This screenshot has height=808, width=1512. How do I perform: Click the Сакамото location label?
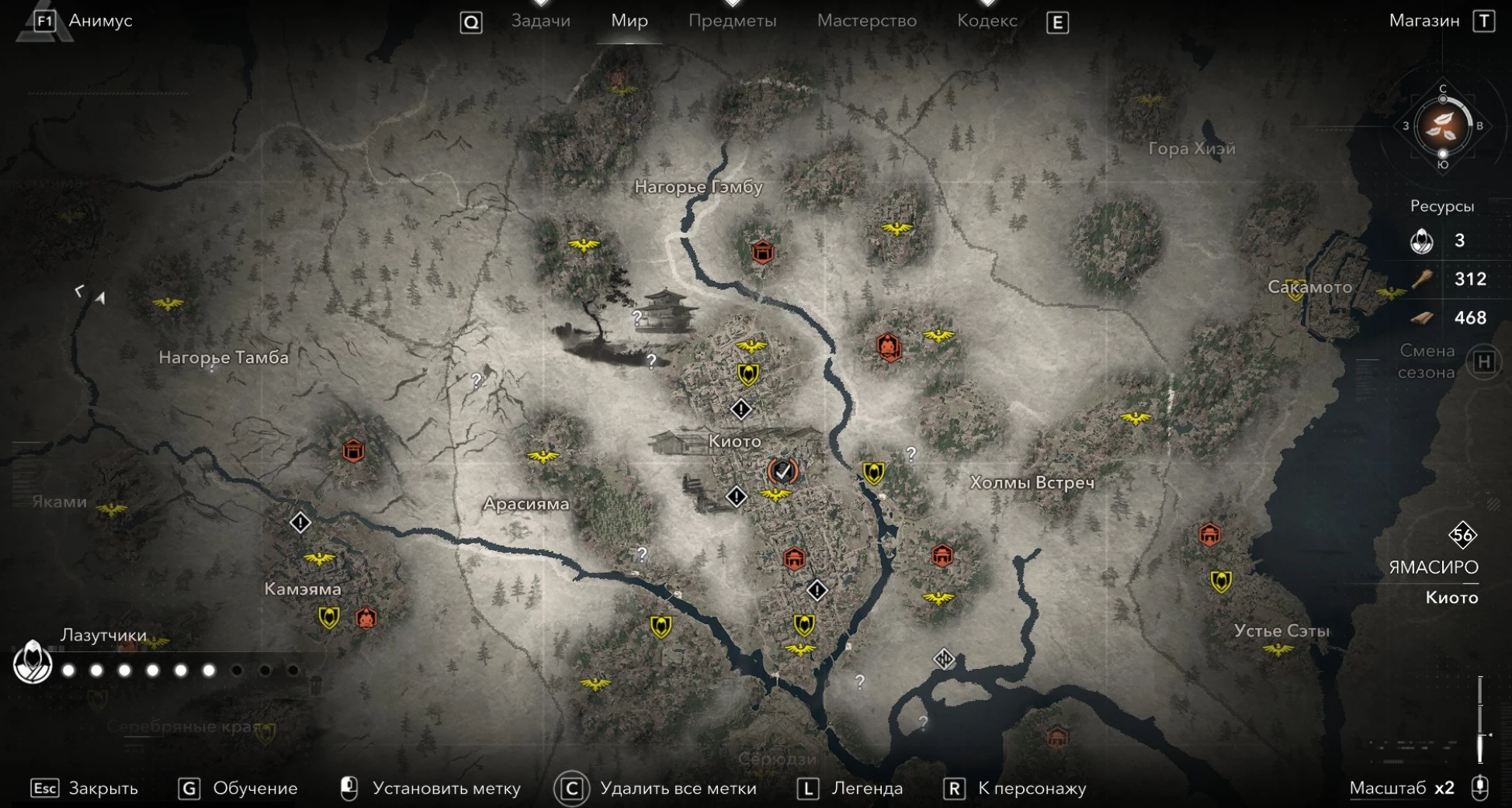(1309, 287)
